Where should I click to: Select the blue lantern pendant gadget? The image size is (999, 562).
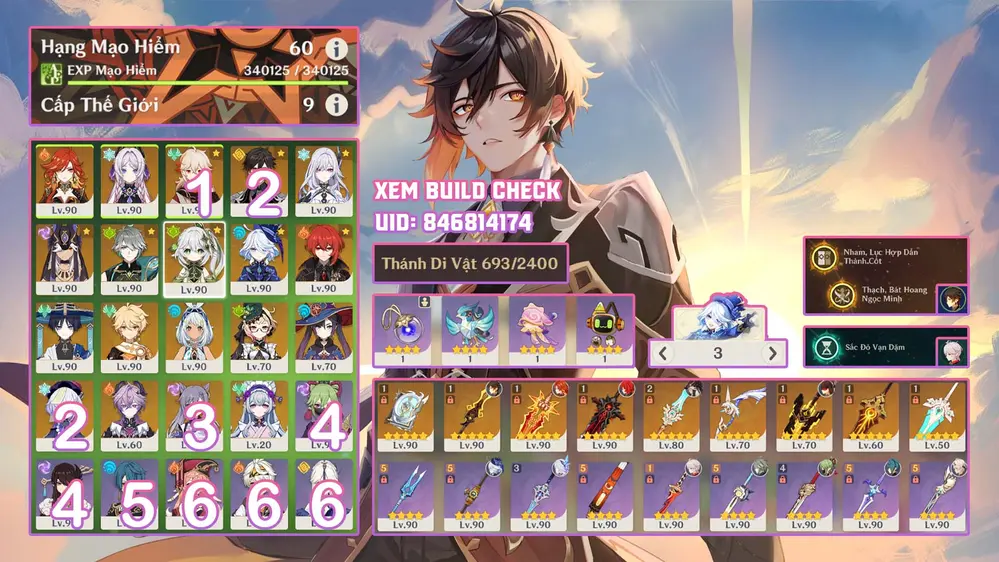406,328
